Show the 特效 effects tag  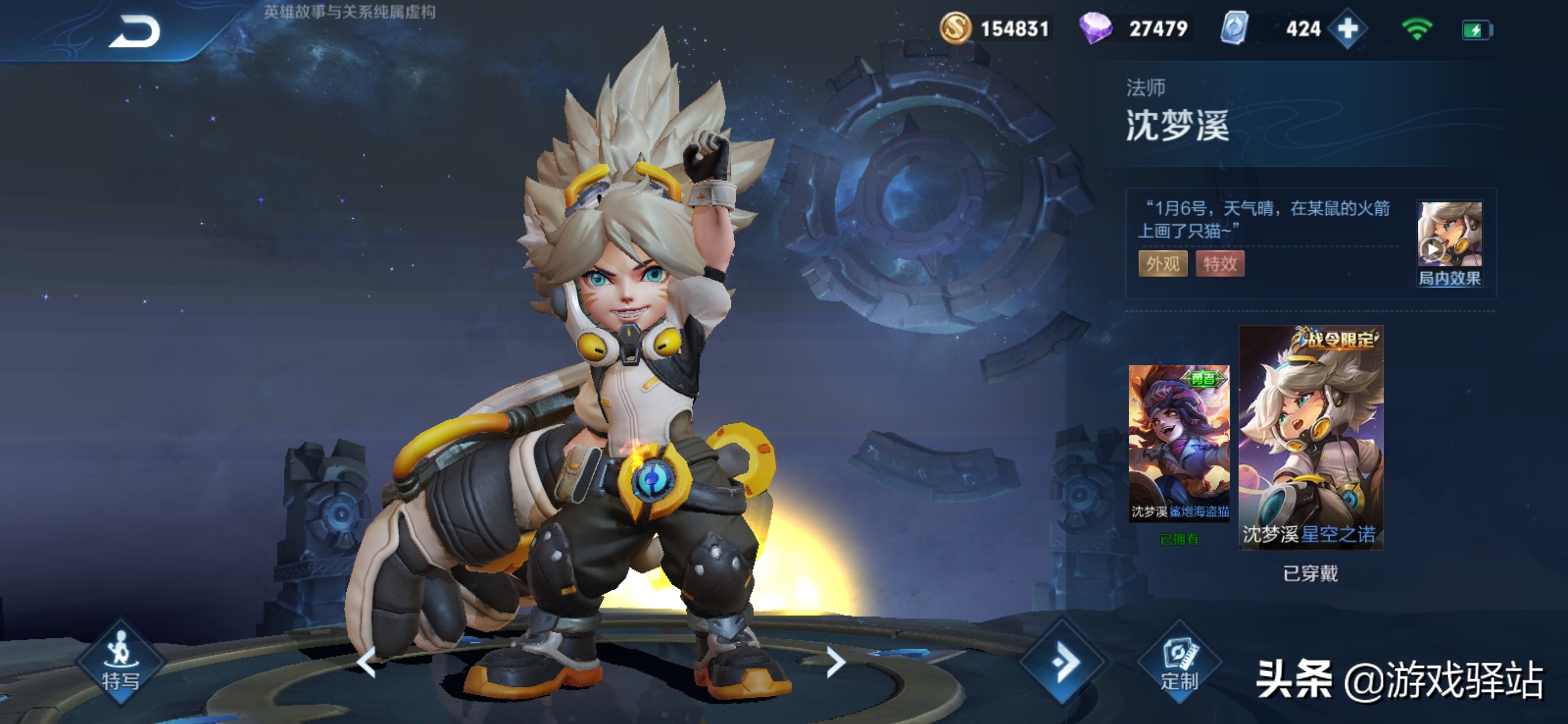1219,263
